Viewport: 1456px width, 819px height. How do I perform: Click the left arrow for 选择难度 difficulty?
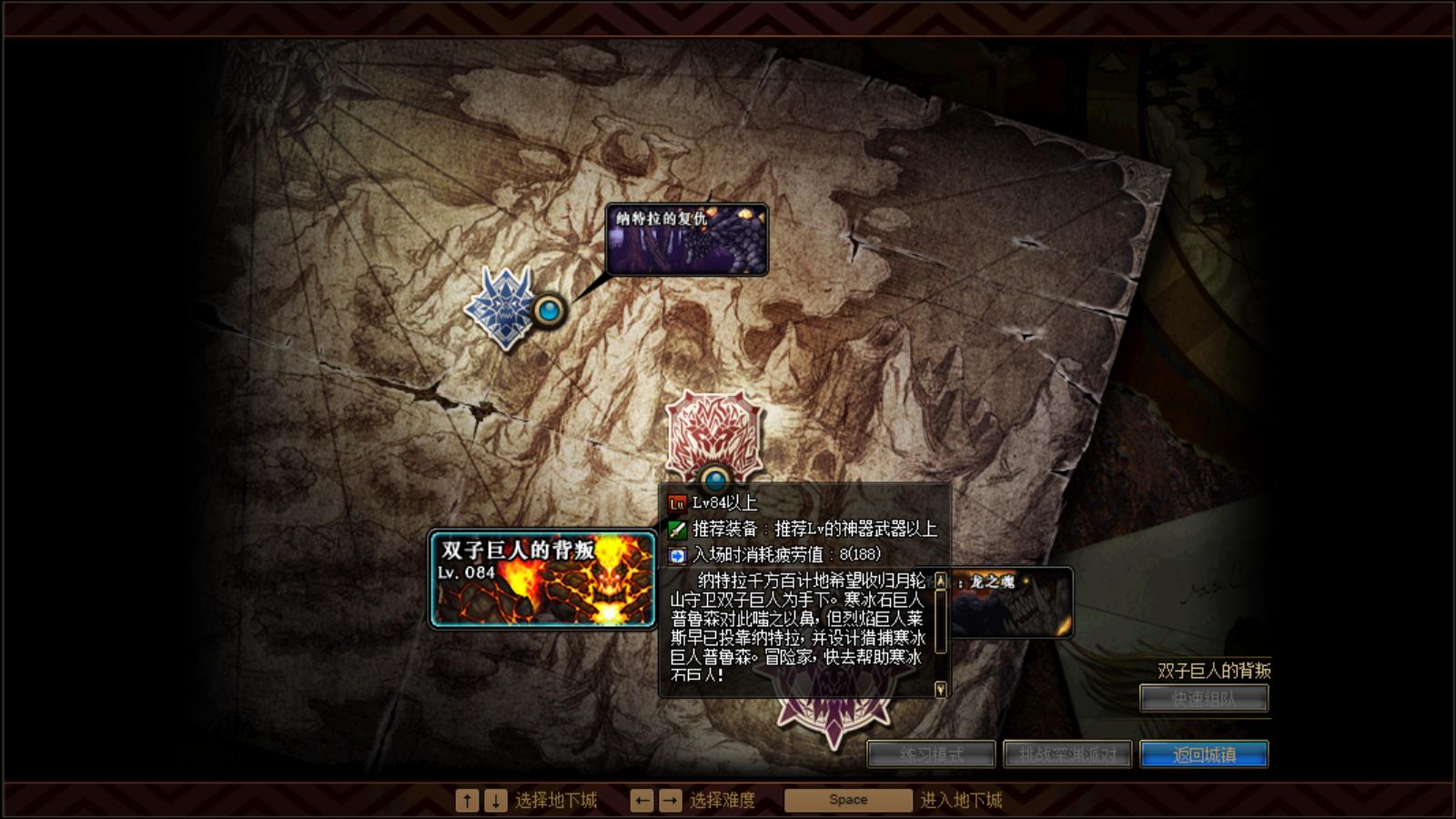point(642,799)
